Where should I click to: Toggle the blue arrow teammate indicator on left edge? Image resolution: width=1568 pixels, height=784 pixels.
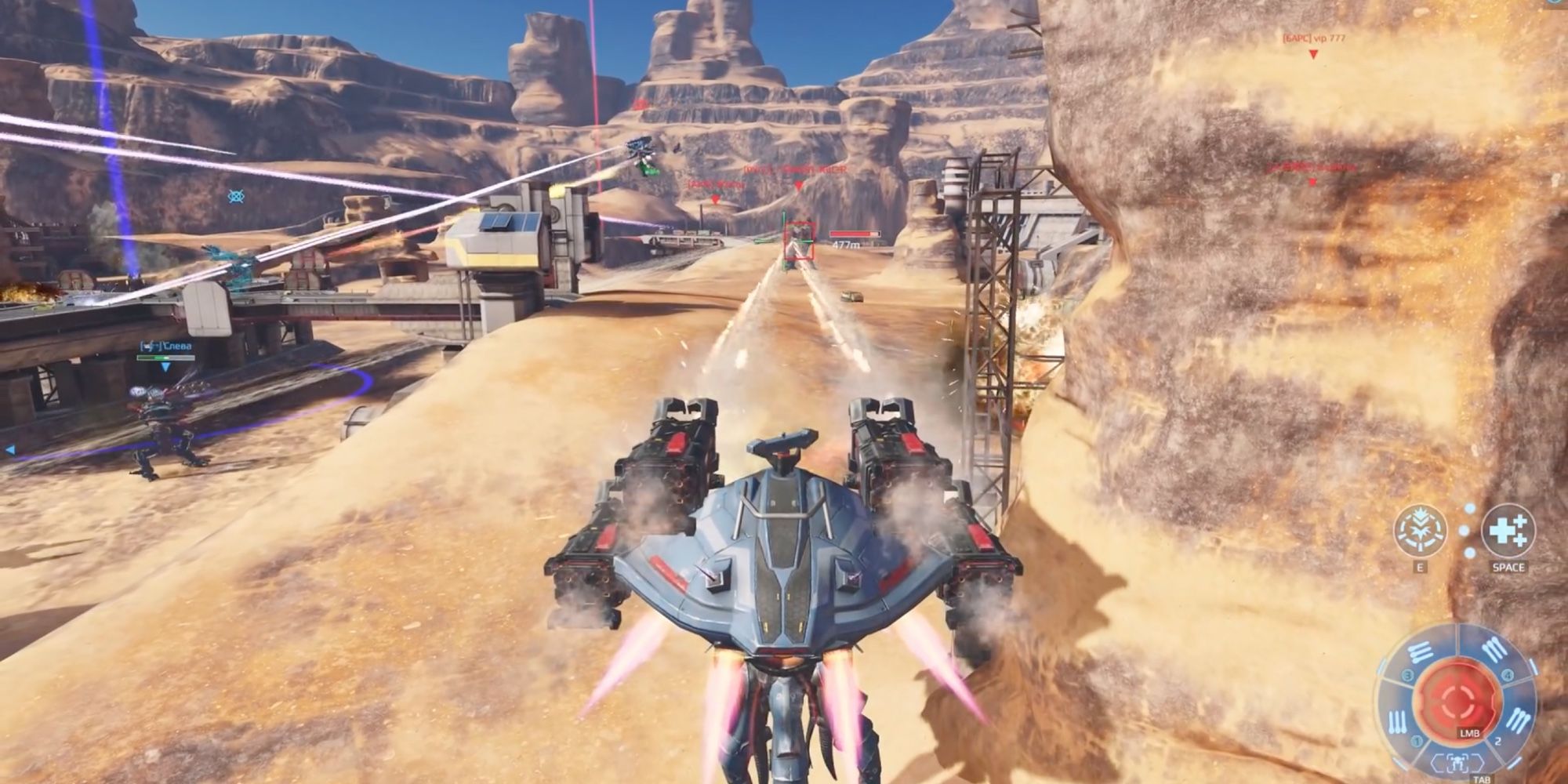(9, 449)
